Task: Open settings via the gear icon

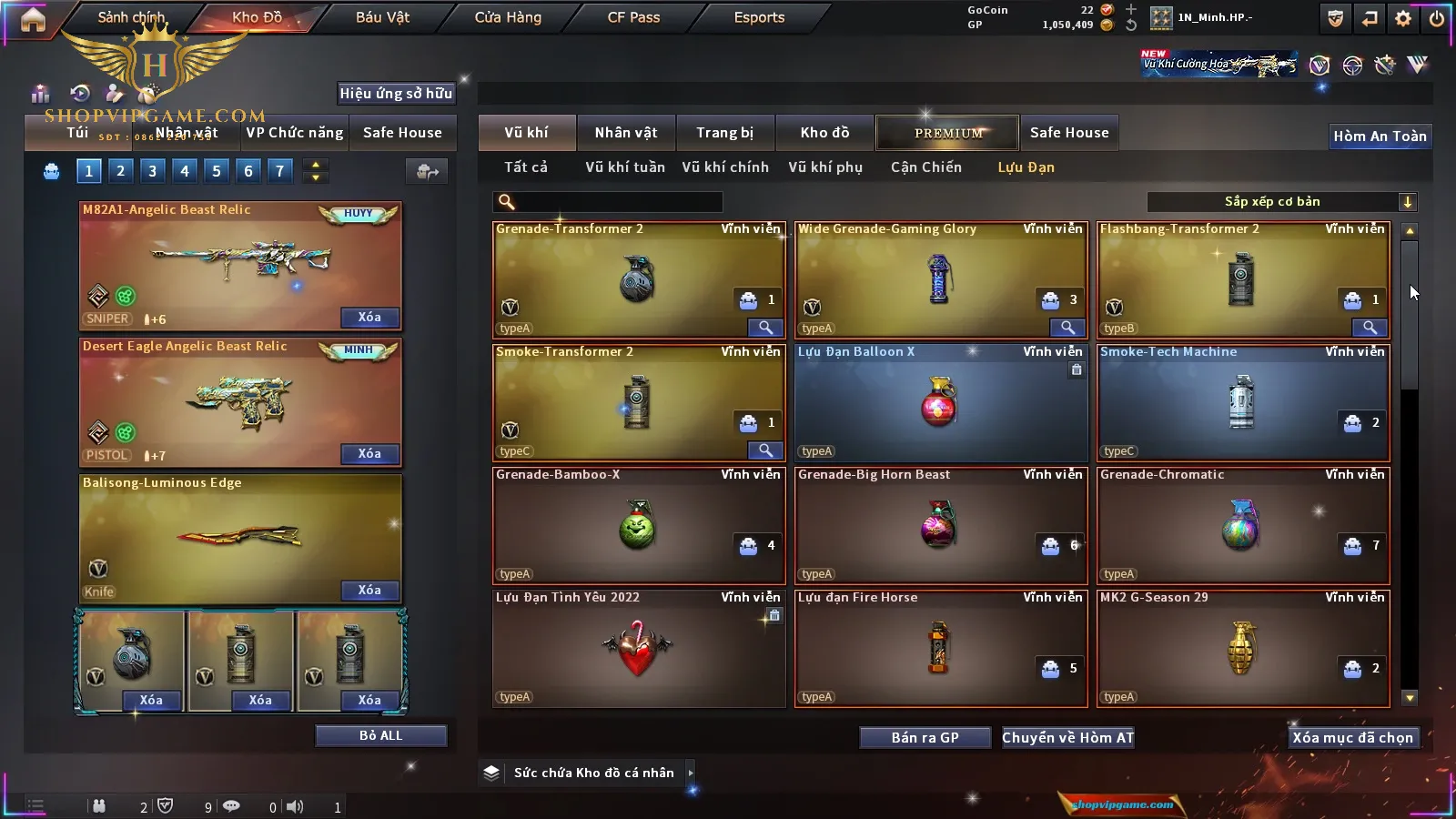Action: (1403, 18)
